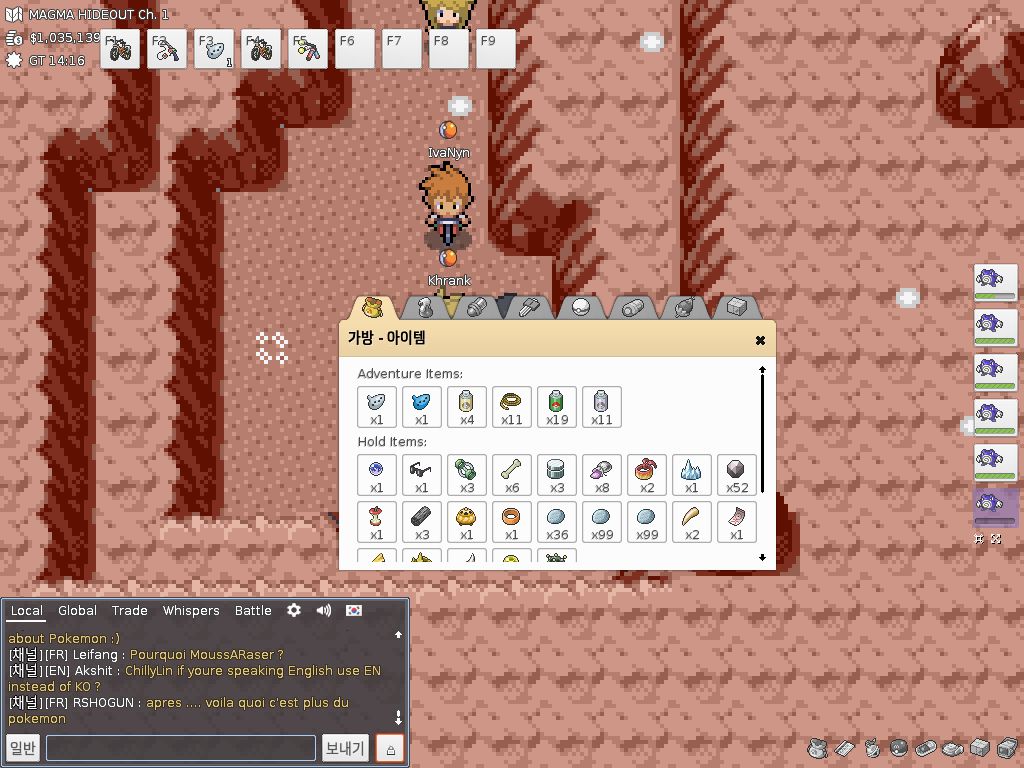Image resolution: width=1024 pixels, height=768 pixels.
Task: Open the Battle chat tab
Action: [x=253, y=611]
